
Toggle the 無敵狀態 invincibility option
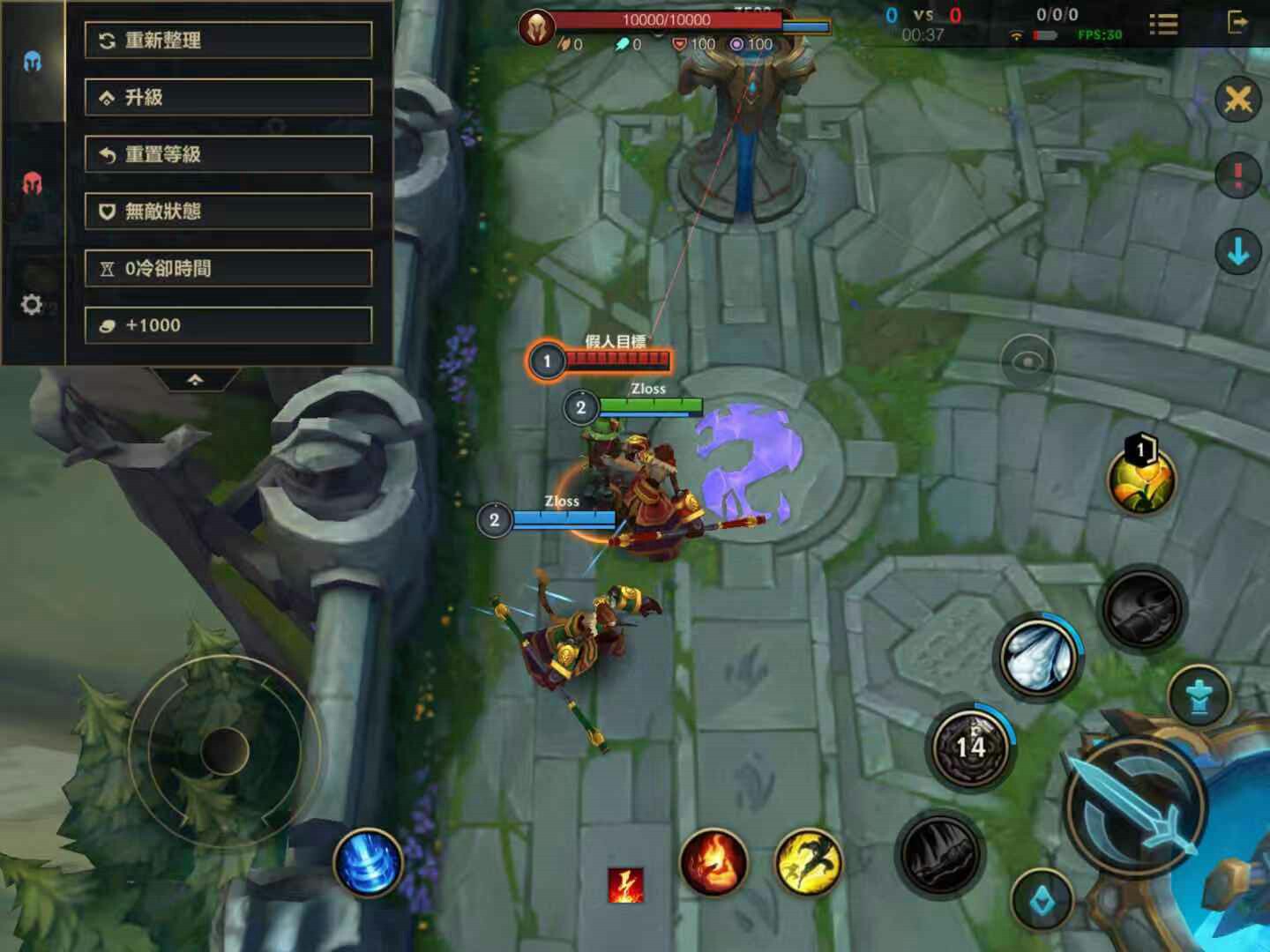[x=228, y=212]
